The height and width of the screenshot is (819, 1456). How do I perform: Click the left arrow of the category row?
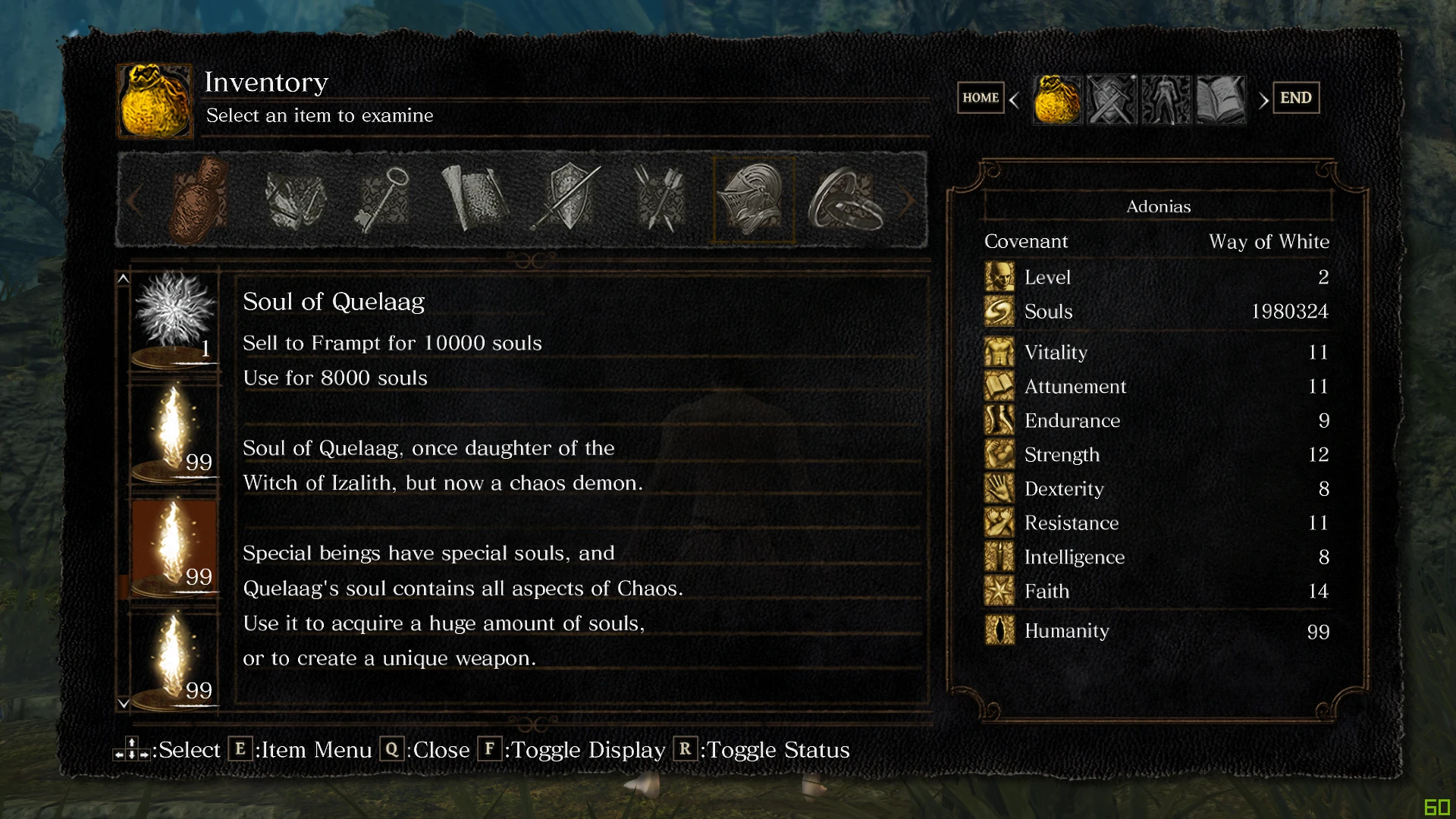pyautogui.click(x=134, y=202)
